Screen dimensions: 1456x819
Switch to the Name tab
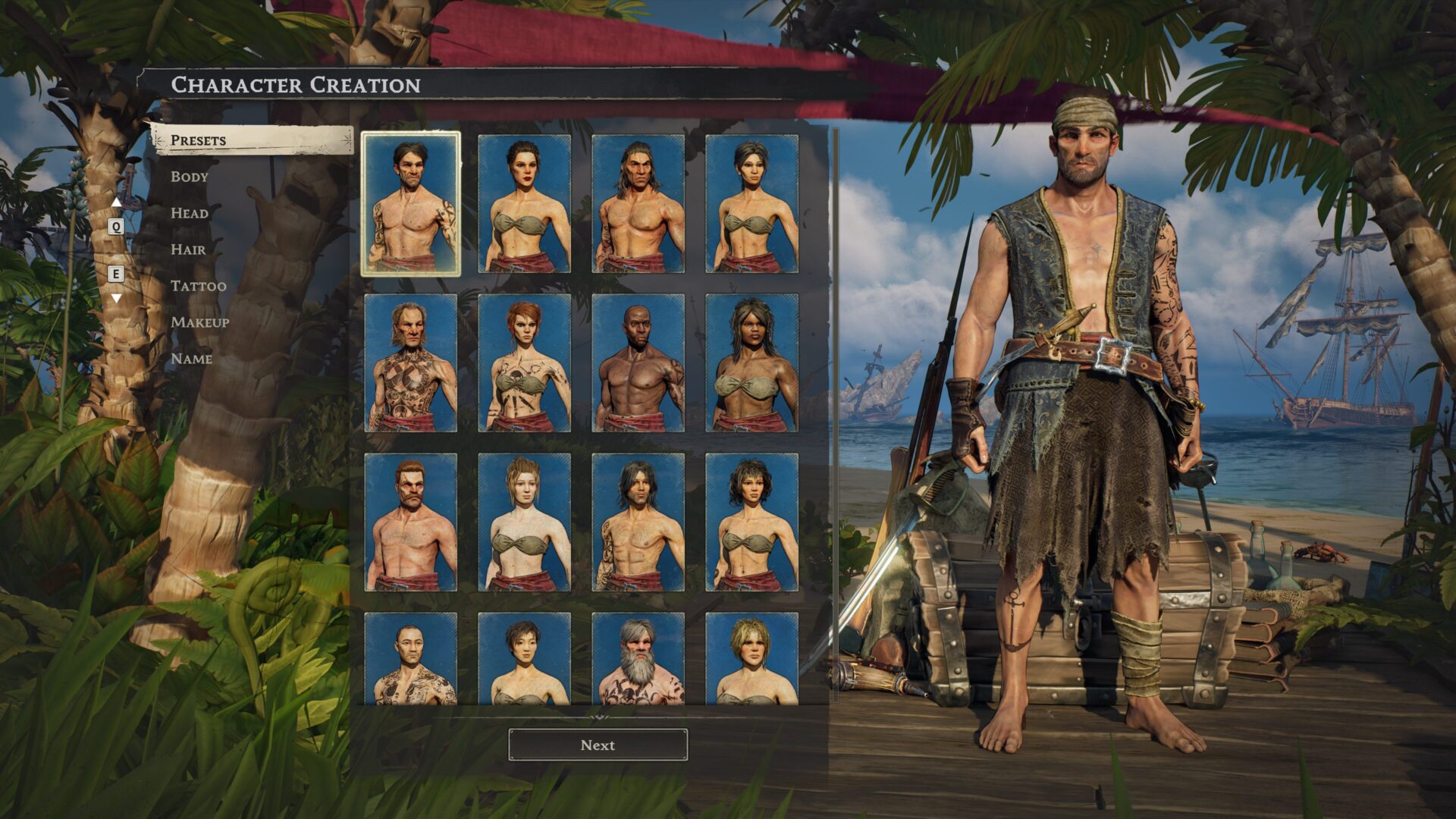[x=191, y=359]
